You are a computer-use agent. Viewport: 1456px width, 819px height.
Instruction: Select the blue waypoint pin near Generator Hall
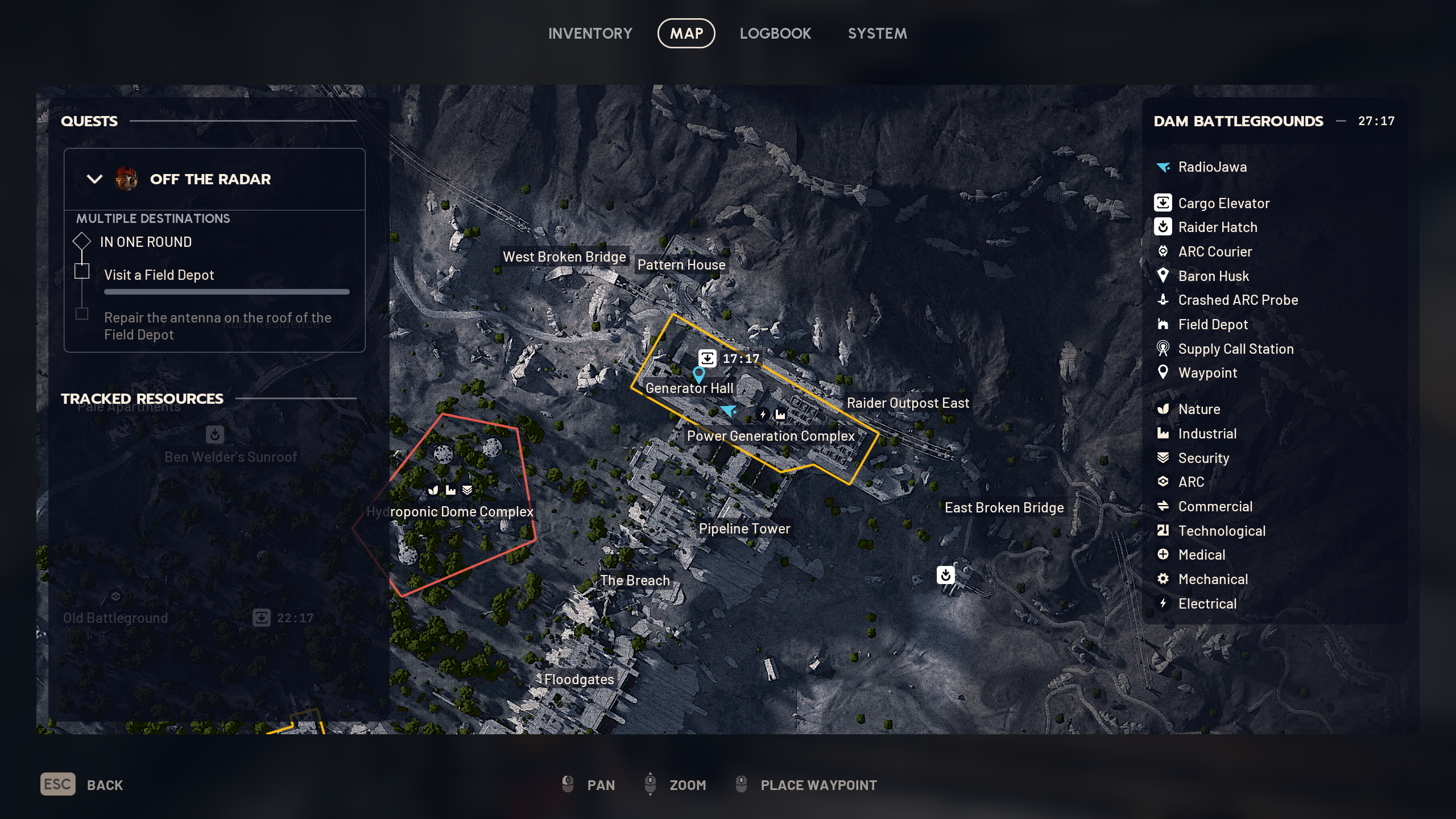pos(698,374)
